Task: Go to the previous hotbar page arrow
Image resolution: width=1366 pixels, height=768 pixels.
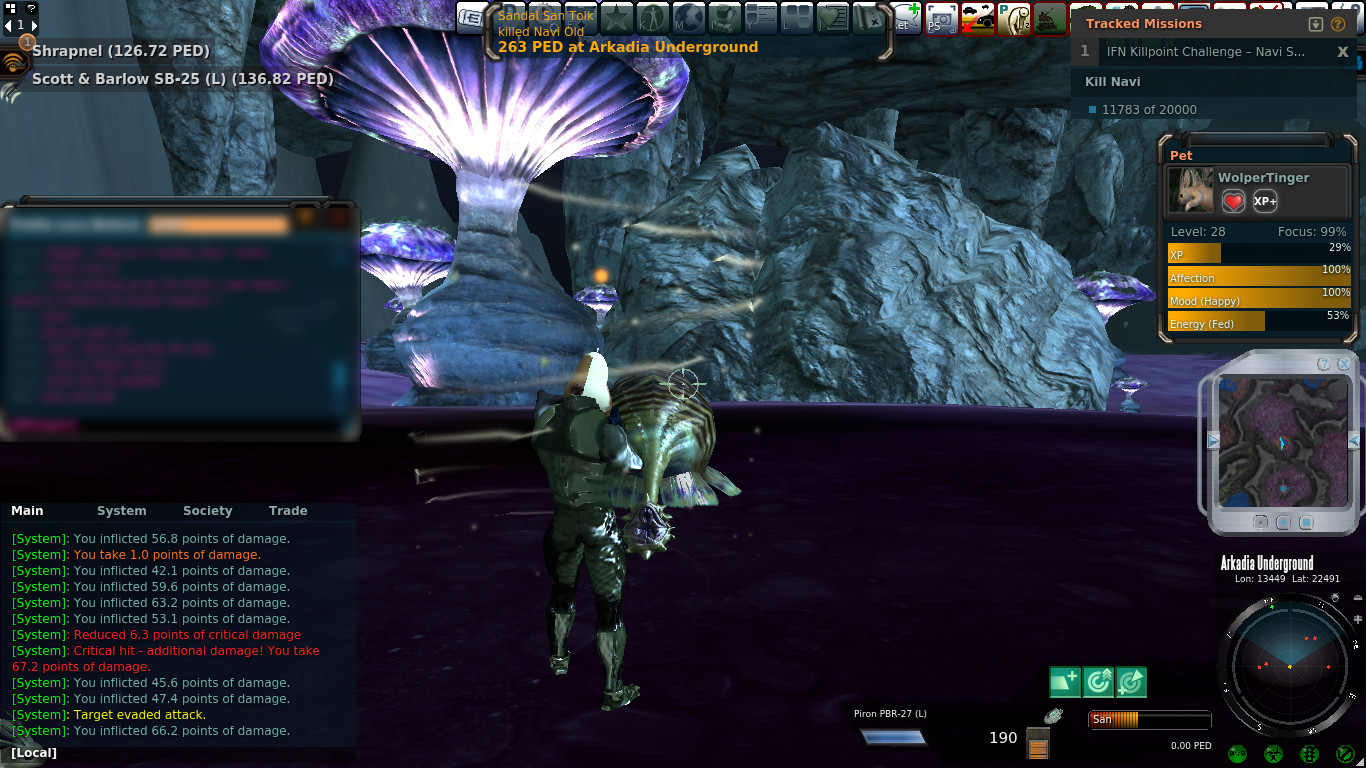Action: click(x=8, y=25)
